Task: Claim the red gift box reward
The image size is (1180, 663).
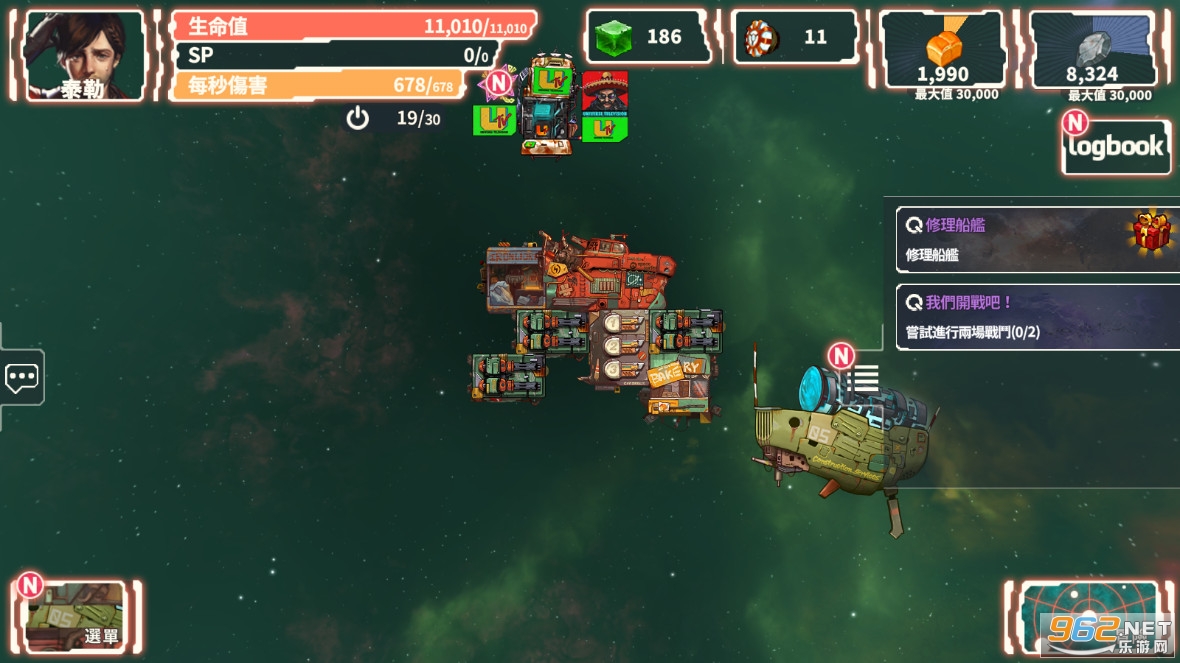Action: (1151, 233)
